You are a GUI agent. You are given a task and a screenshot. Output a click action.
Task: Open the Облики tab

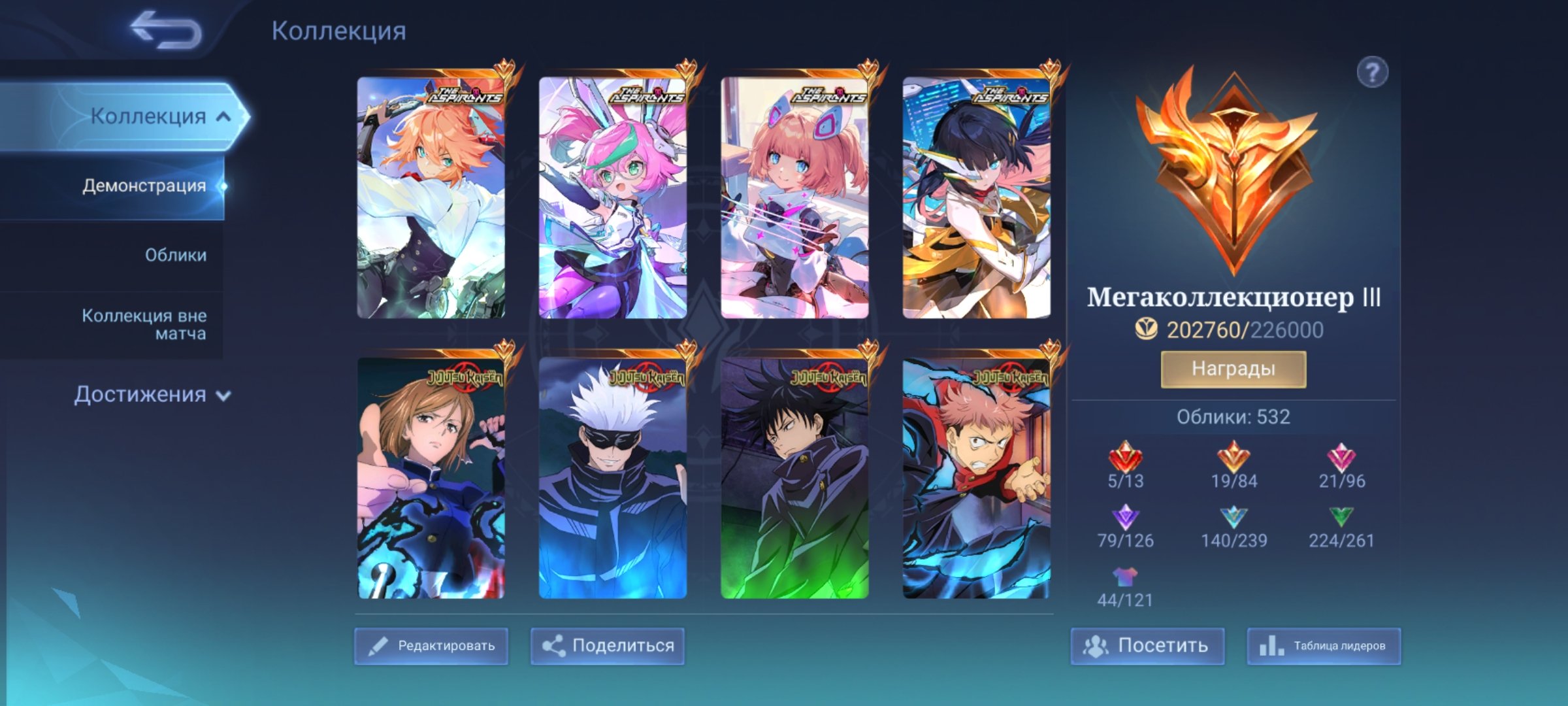coord(175,255)
